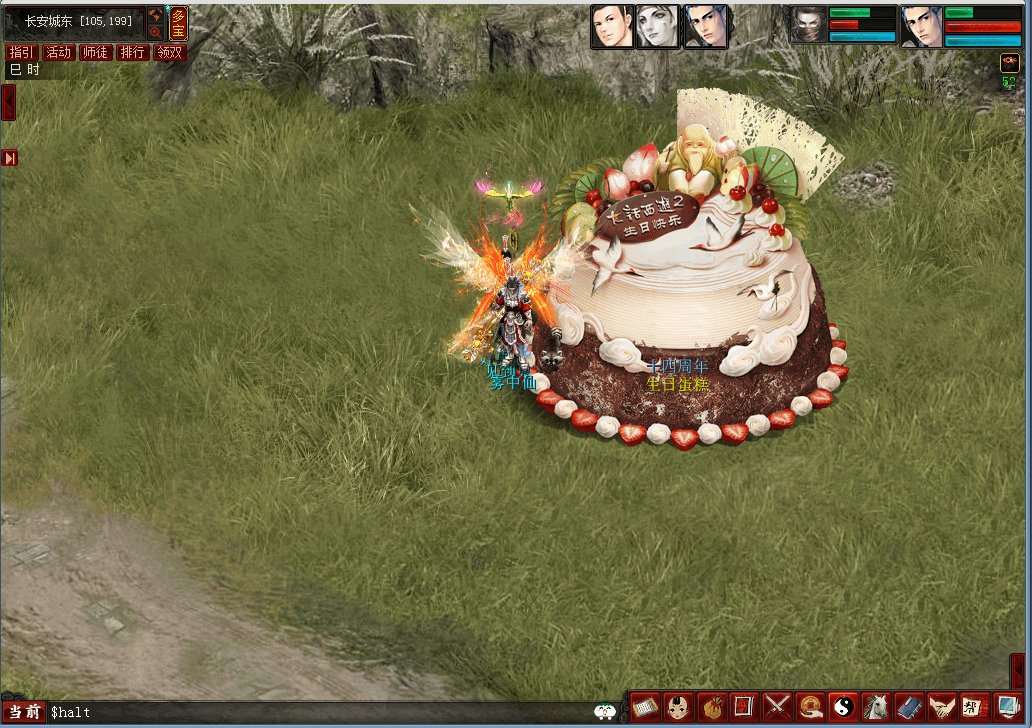
Task: Open the scroll icon in the bottom toolbar
Action: [x=644, y=708]
